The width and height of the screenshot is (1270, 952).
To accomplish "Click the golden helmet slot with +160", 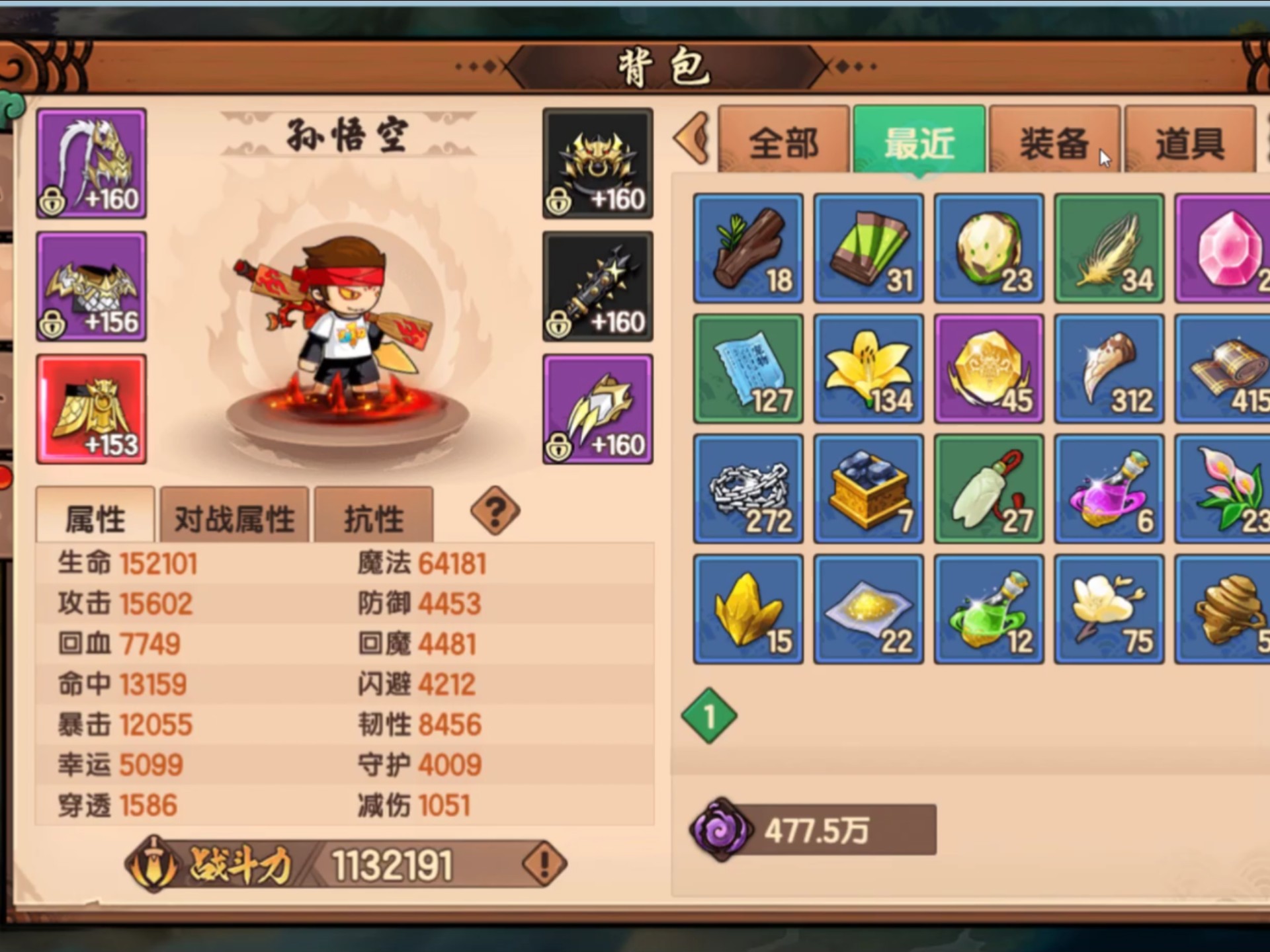I will pyautogui.click(x=597, y=162).
